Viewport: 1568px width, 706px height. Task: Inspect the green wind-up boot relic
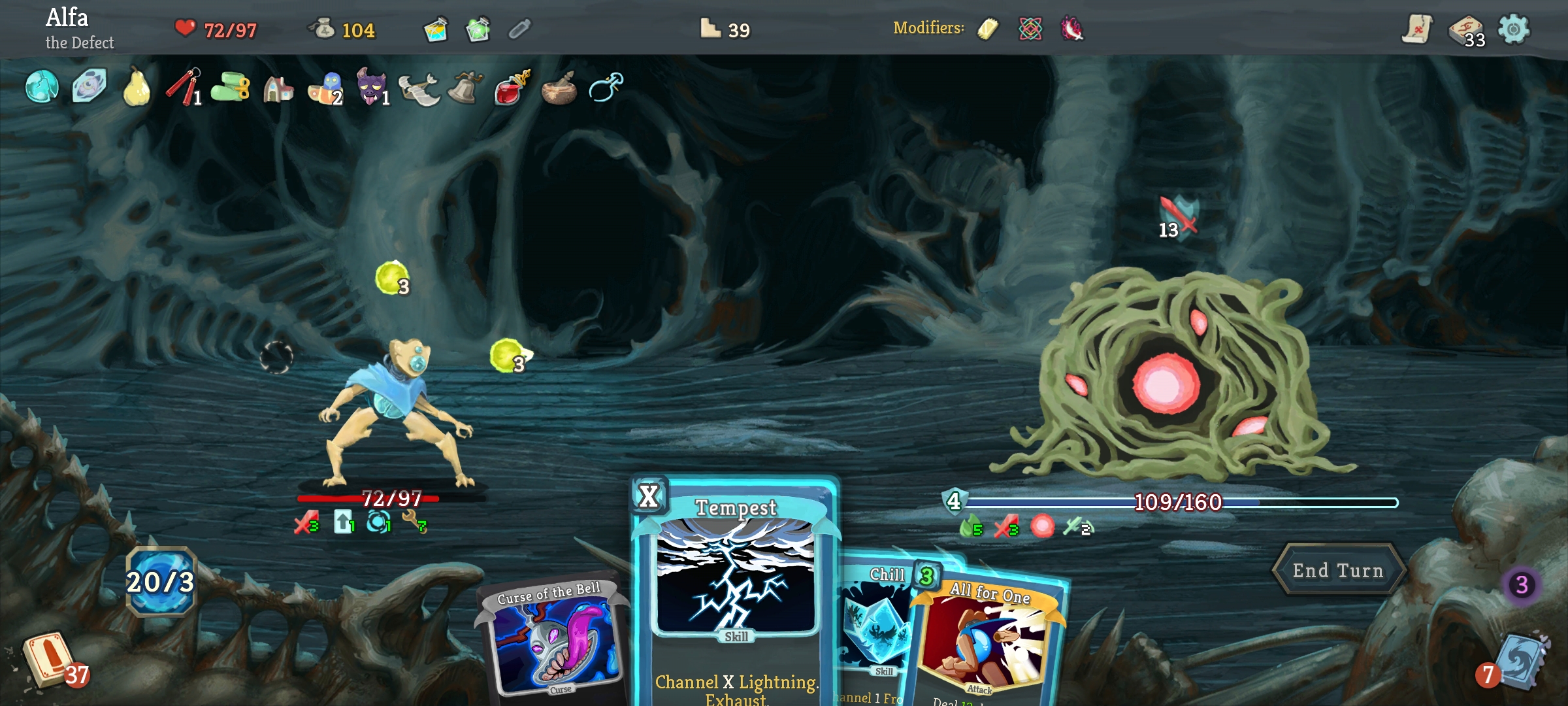pos(231,87)
